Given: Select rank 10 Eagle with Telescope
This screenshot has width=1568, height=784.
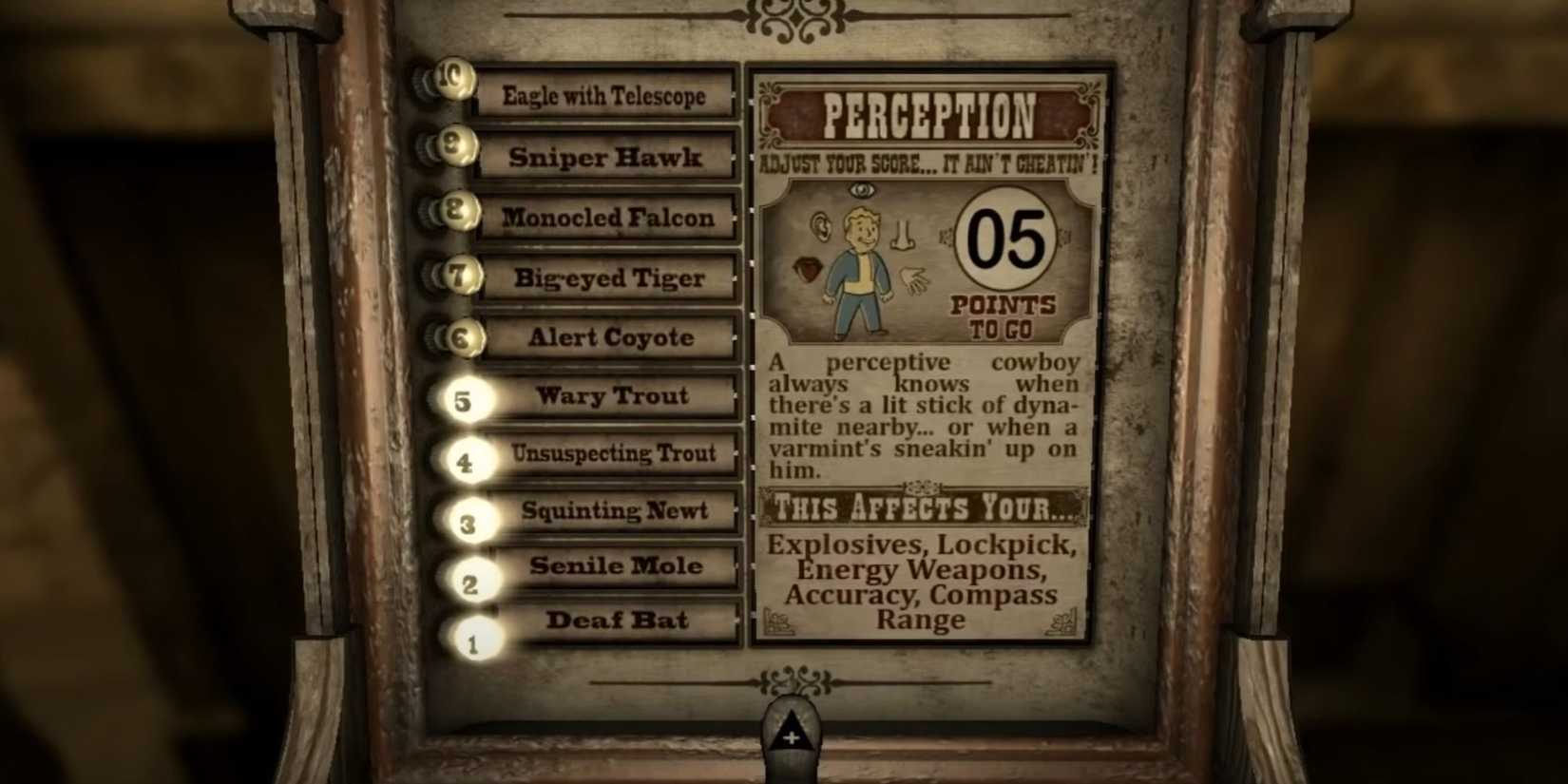Looking at the screenshot, I should click(605, 96).
